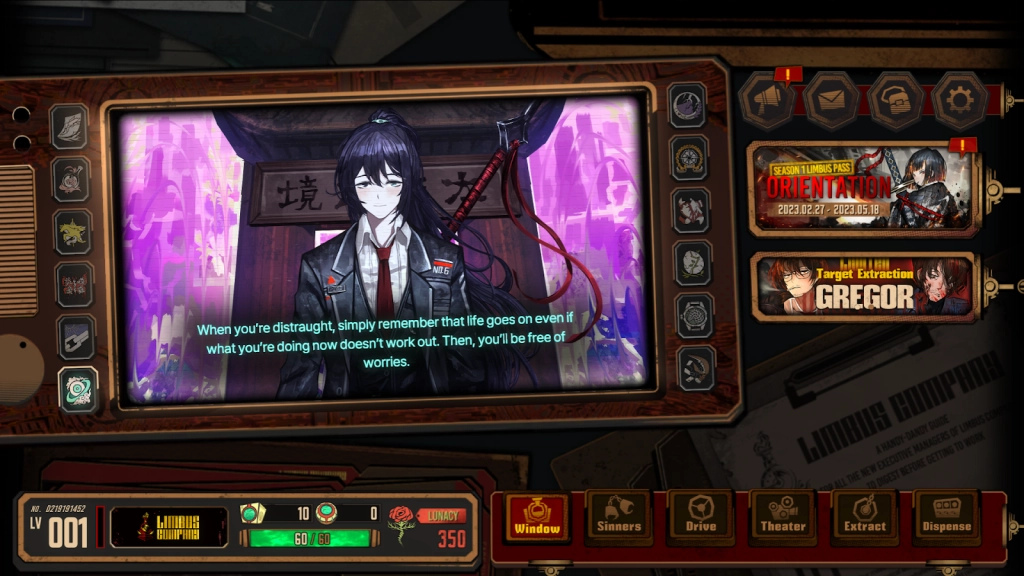The height and width of the screenshot is (576, 1024).
Task: Click the telephone icon in top bar
Action: coord(895,99)
